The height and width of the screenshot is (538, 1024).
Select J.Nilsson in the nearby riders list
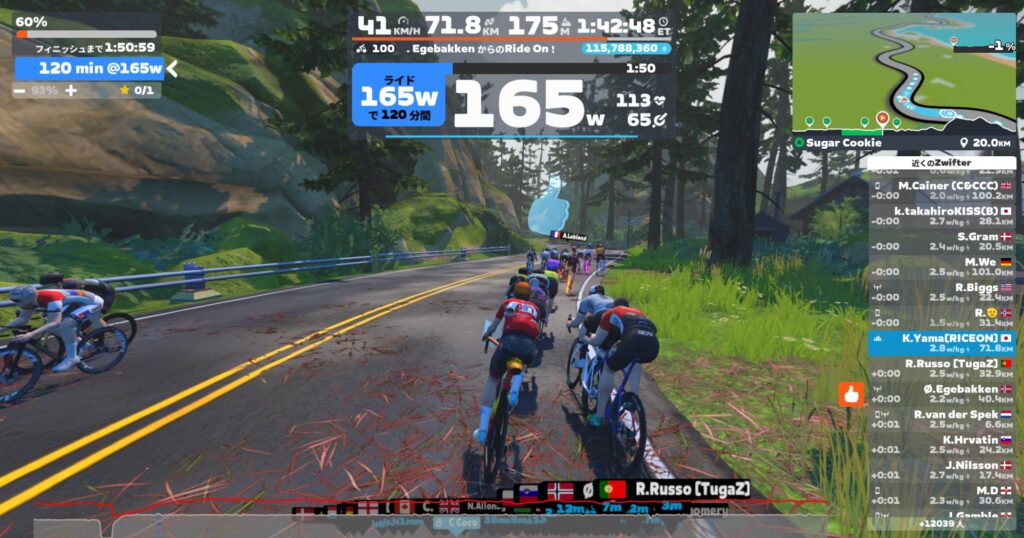(x=942, y=470)
